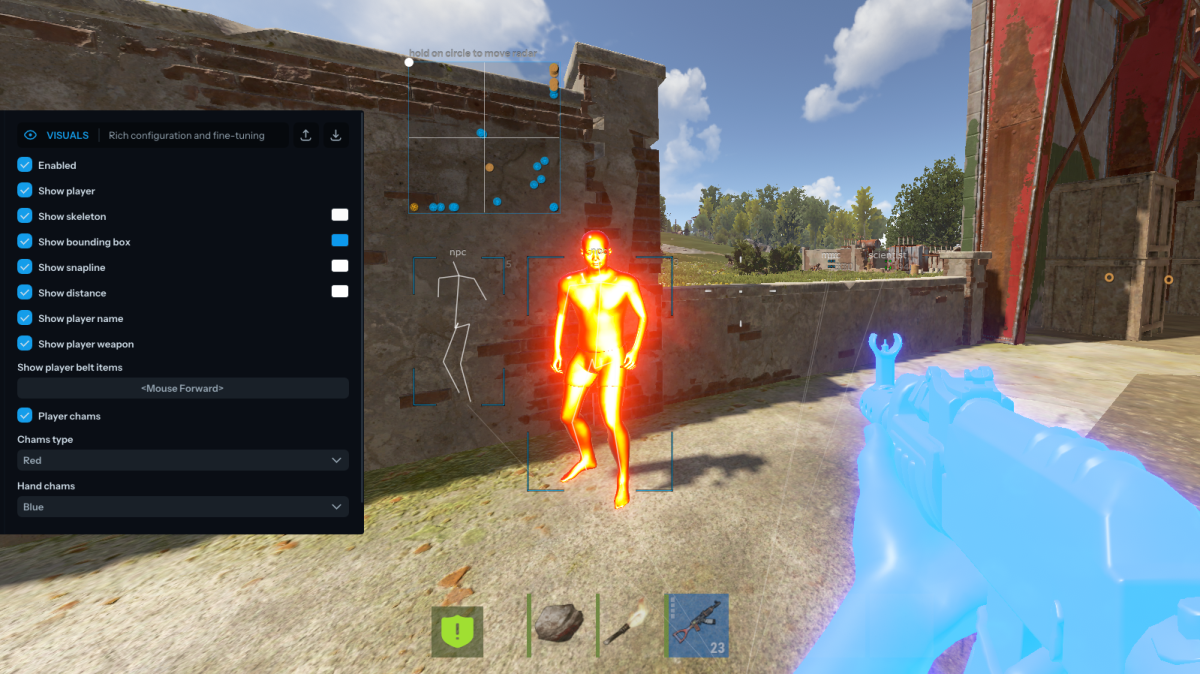Pick the blue bounding box color swatch
This screenshot has height=674, width=1200.
[x=340, y=240]
